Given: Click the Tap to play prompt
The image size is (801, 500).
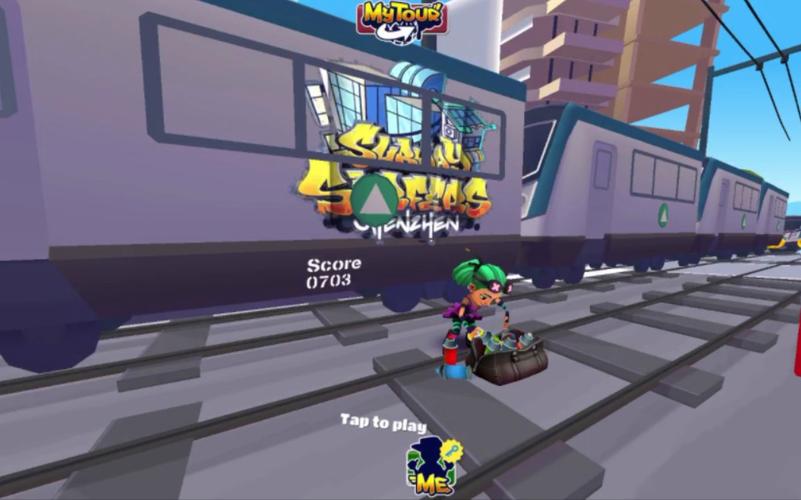Looking at the screenshot, I should tap(383, 422).
